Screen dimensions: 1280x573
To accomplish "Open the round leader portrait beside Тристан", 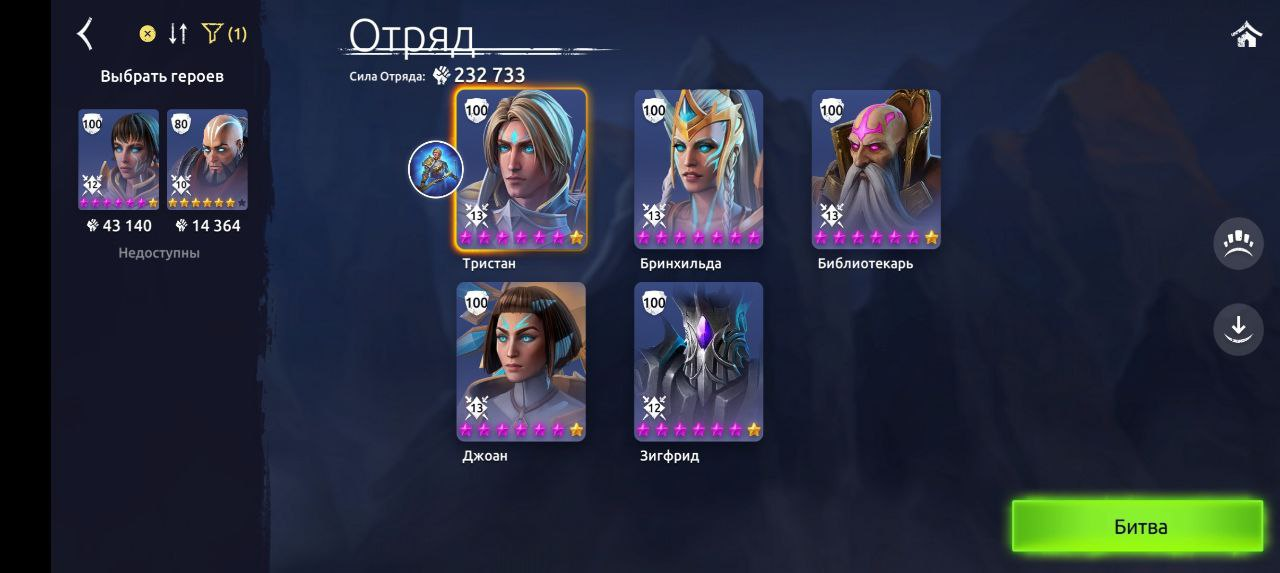I will [x=435, y=169].
